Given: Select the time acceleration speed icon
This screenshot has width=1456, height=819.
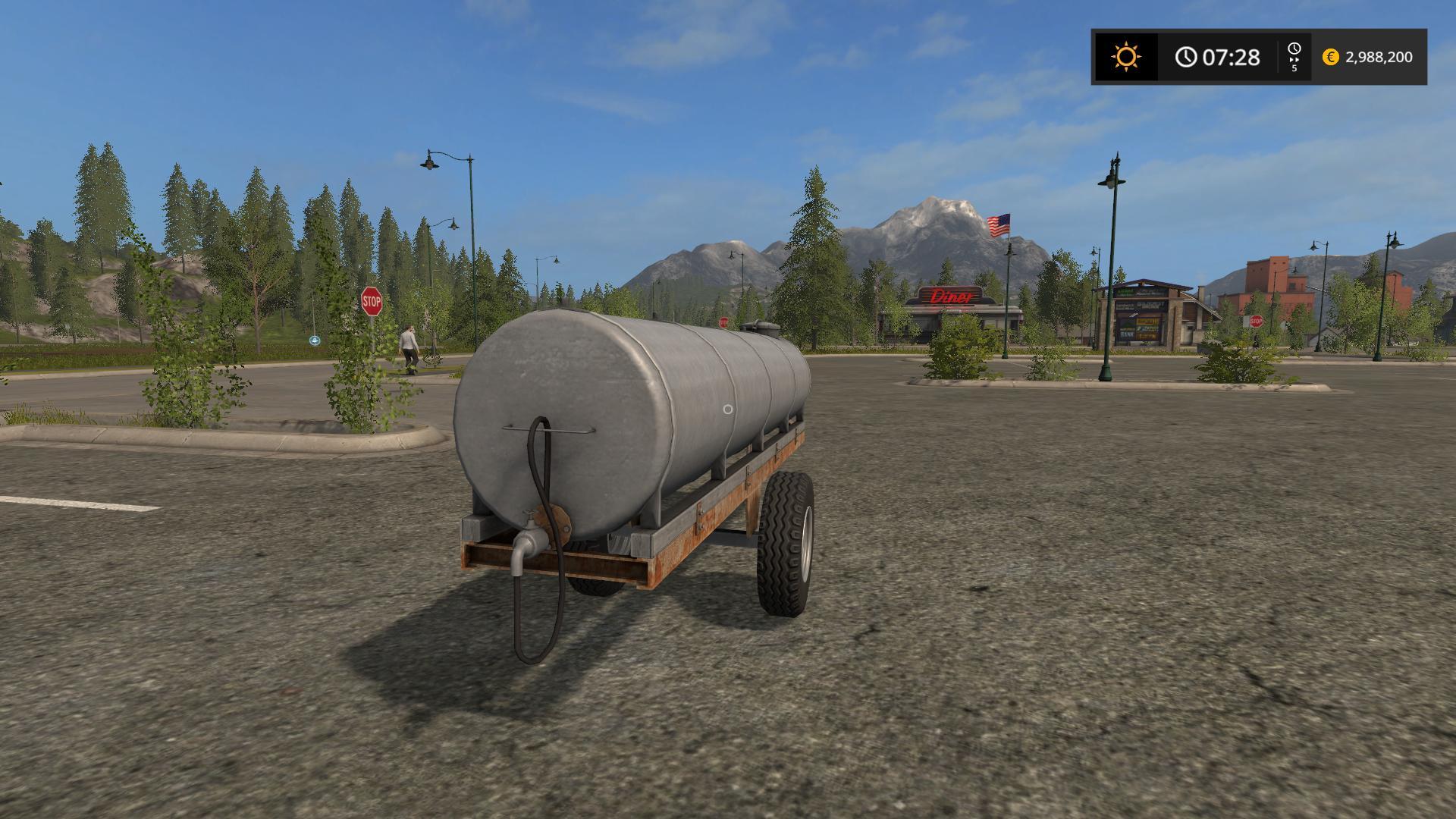Looking at the screenshot, I should (x=1294, y=57).
